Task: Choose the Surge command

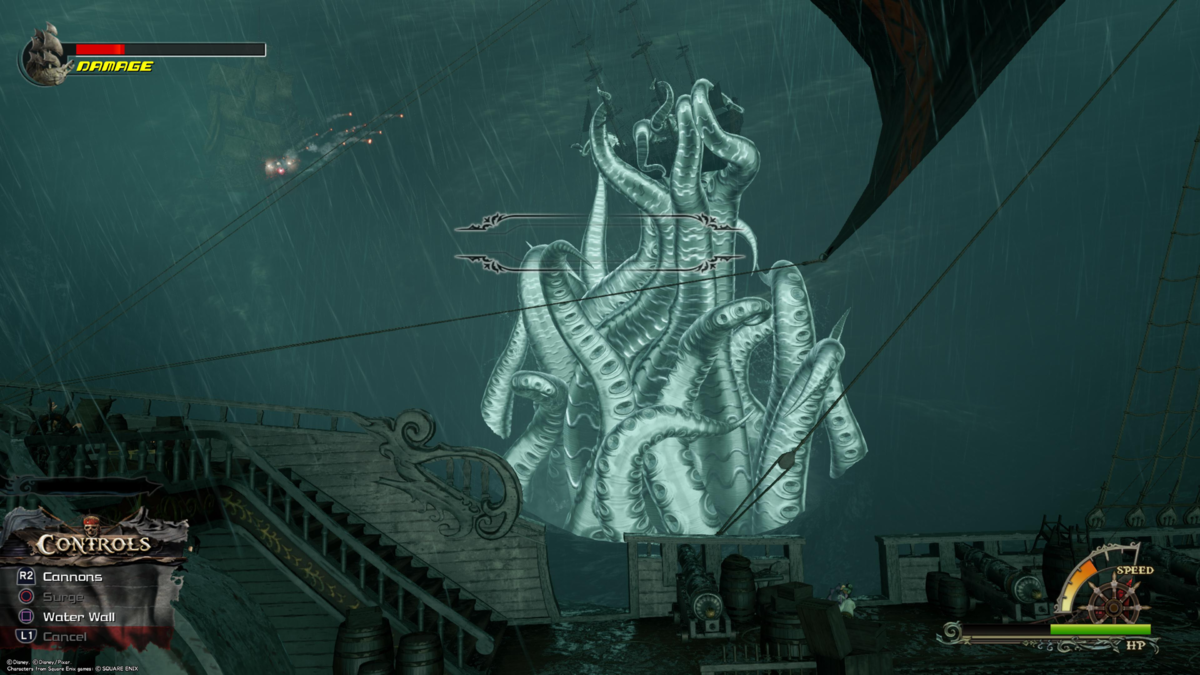Action: click(x=63, y=597)
